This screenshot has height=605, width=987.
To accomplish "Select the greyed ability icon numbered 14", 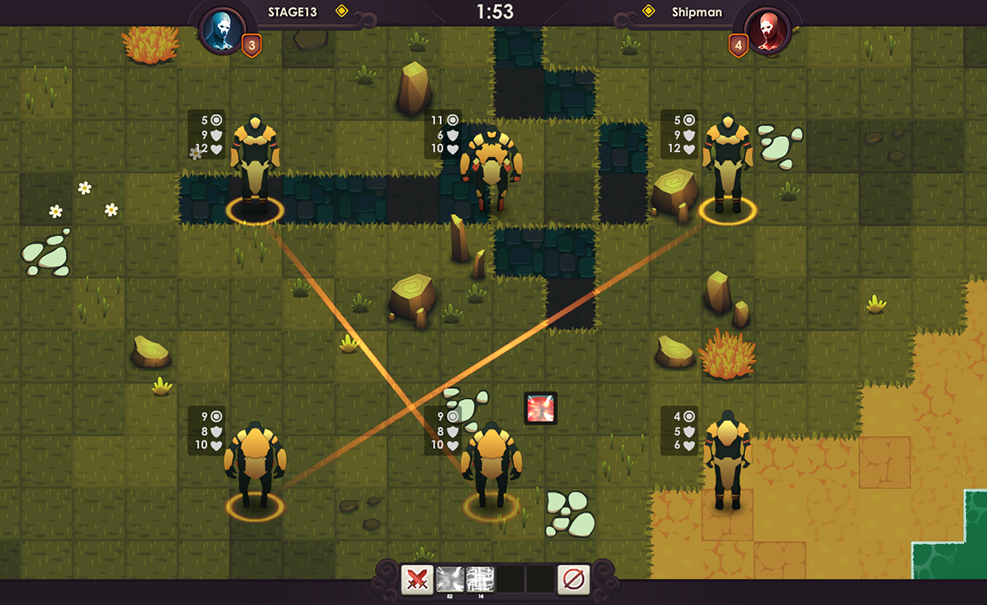I will click(480, 579).
